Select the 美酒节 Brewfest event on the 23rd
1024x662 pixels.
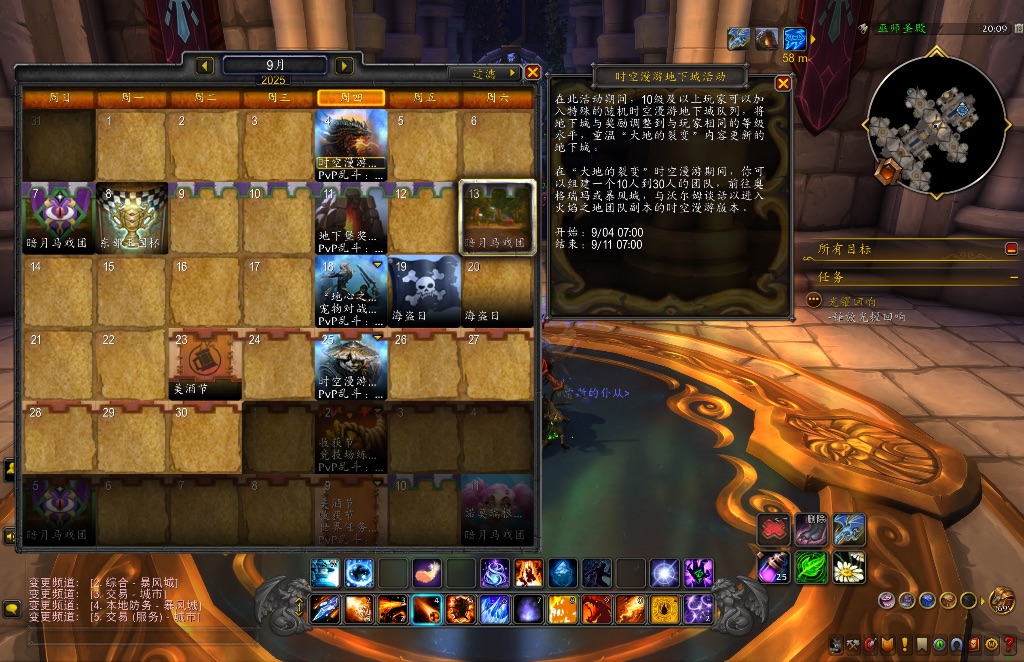205,364
